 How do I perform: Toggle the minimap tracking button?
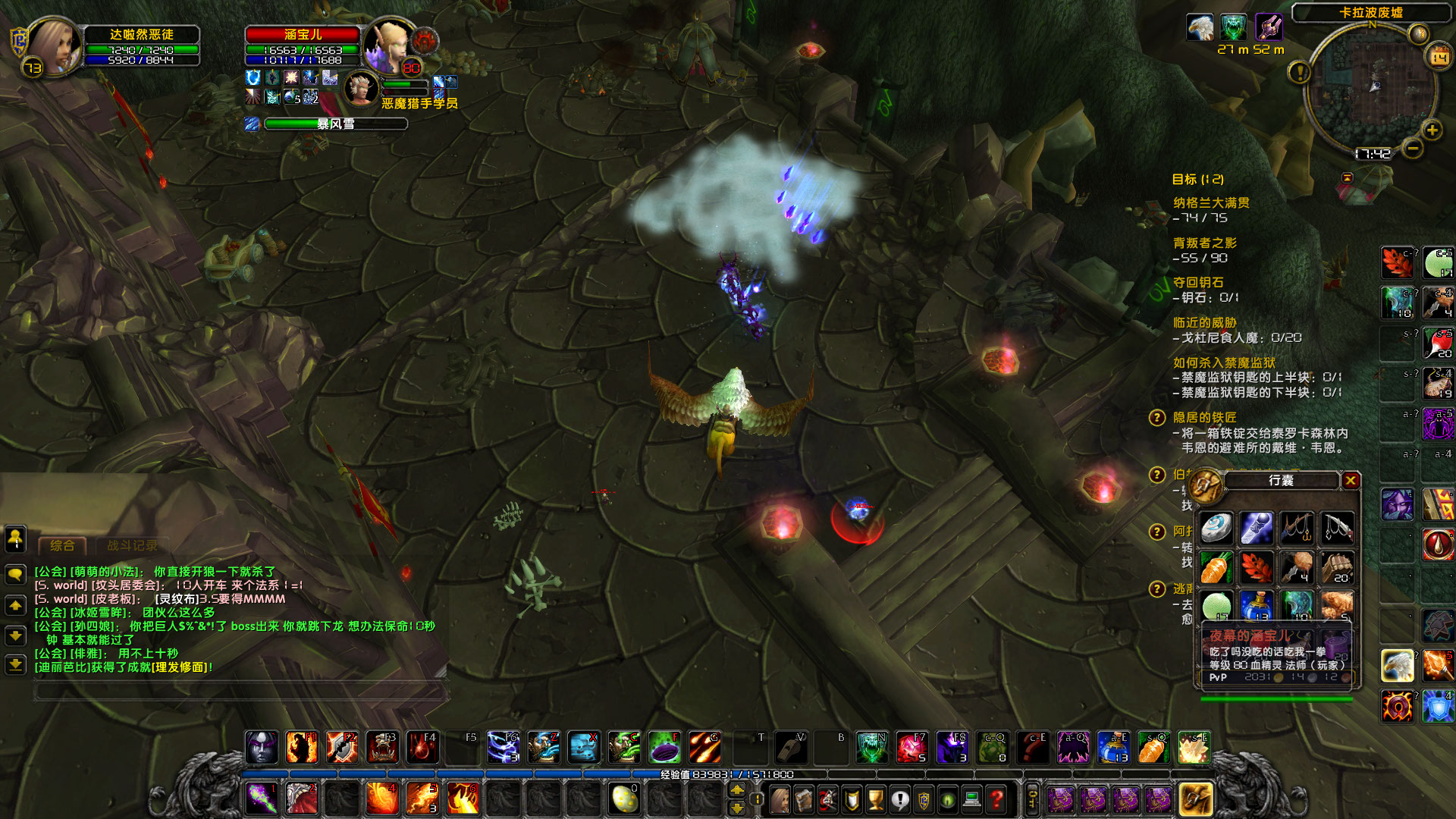pyautogui.click(x=1419, y=33)
